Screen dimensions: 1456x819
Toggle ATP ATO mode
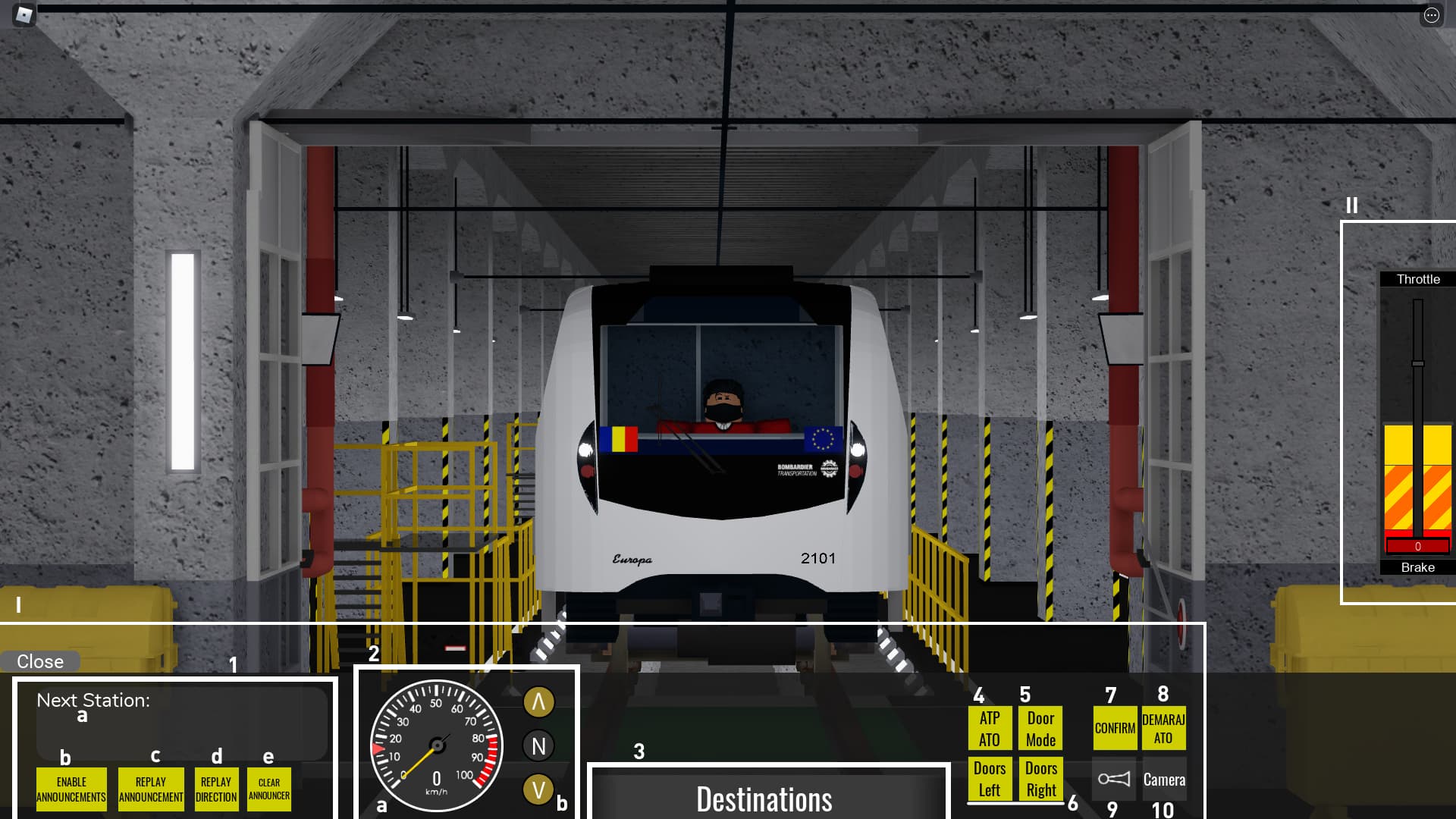(x=990, y=729)
